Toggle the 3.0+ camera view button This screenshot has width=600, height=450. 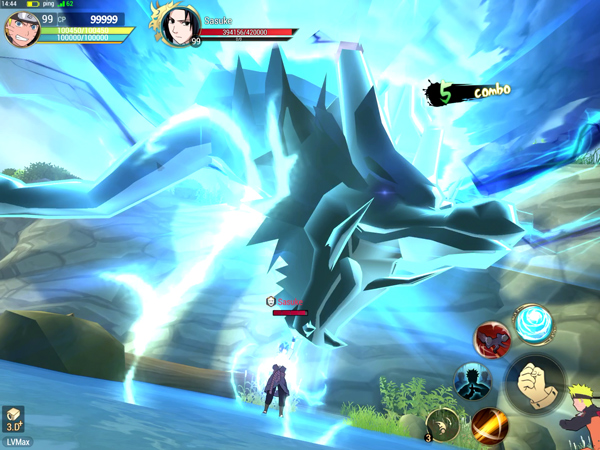14,419
